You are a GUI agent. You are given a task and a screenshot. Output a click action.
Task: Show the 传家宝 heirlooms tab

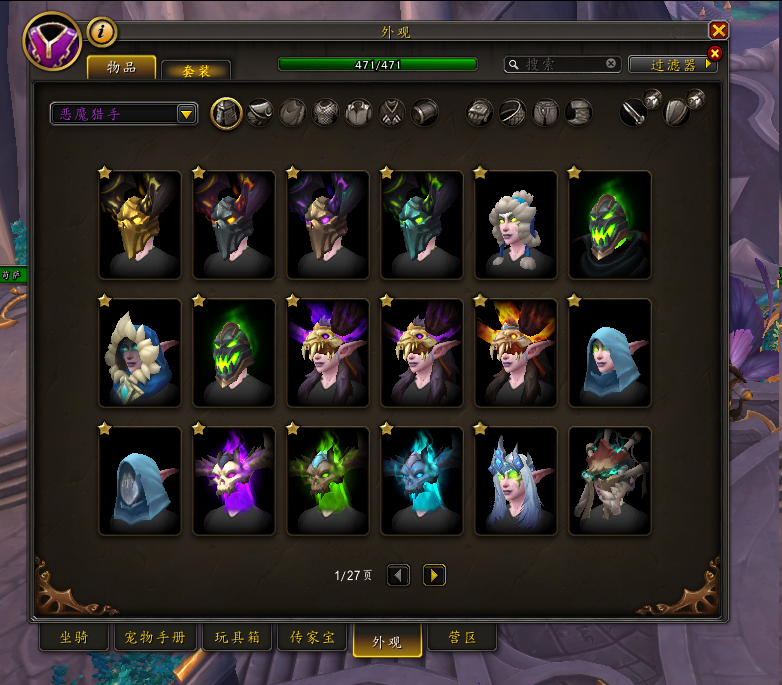click(x=312, y=638)
